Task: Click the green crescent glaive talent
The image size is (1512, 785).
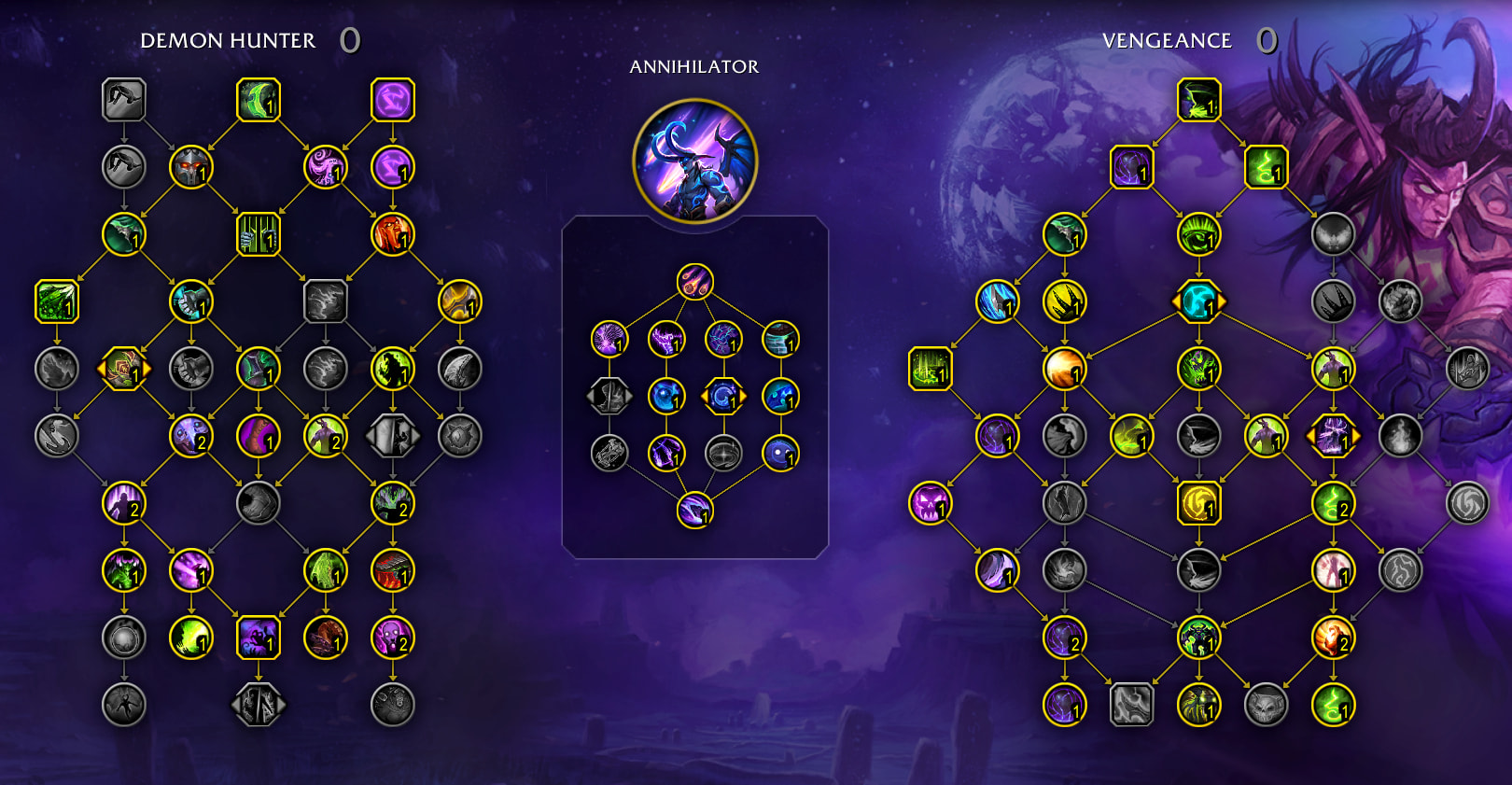Action: [x=259, y=100]
